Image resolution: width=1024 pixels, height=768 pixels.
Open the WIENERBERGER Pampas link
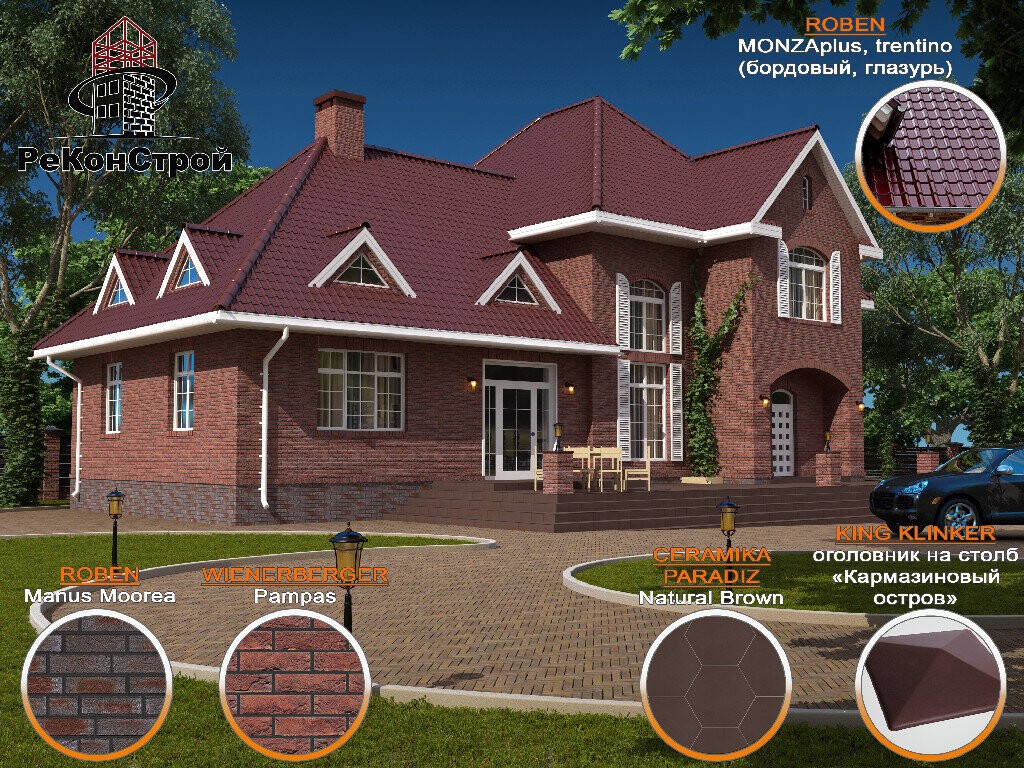[294, 575]
